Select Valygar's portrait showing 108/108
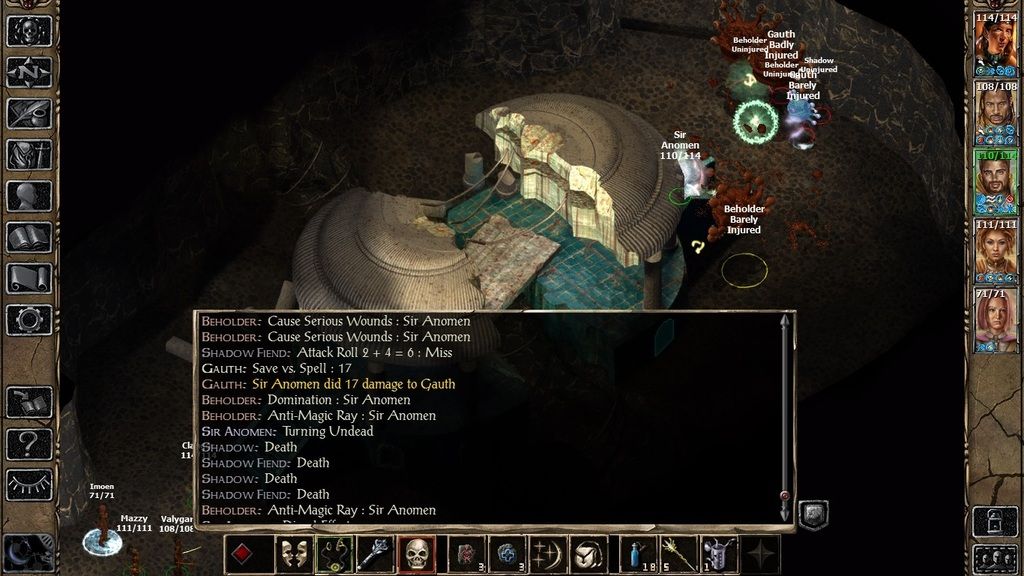 (995, 113)
